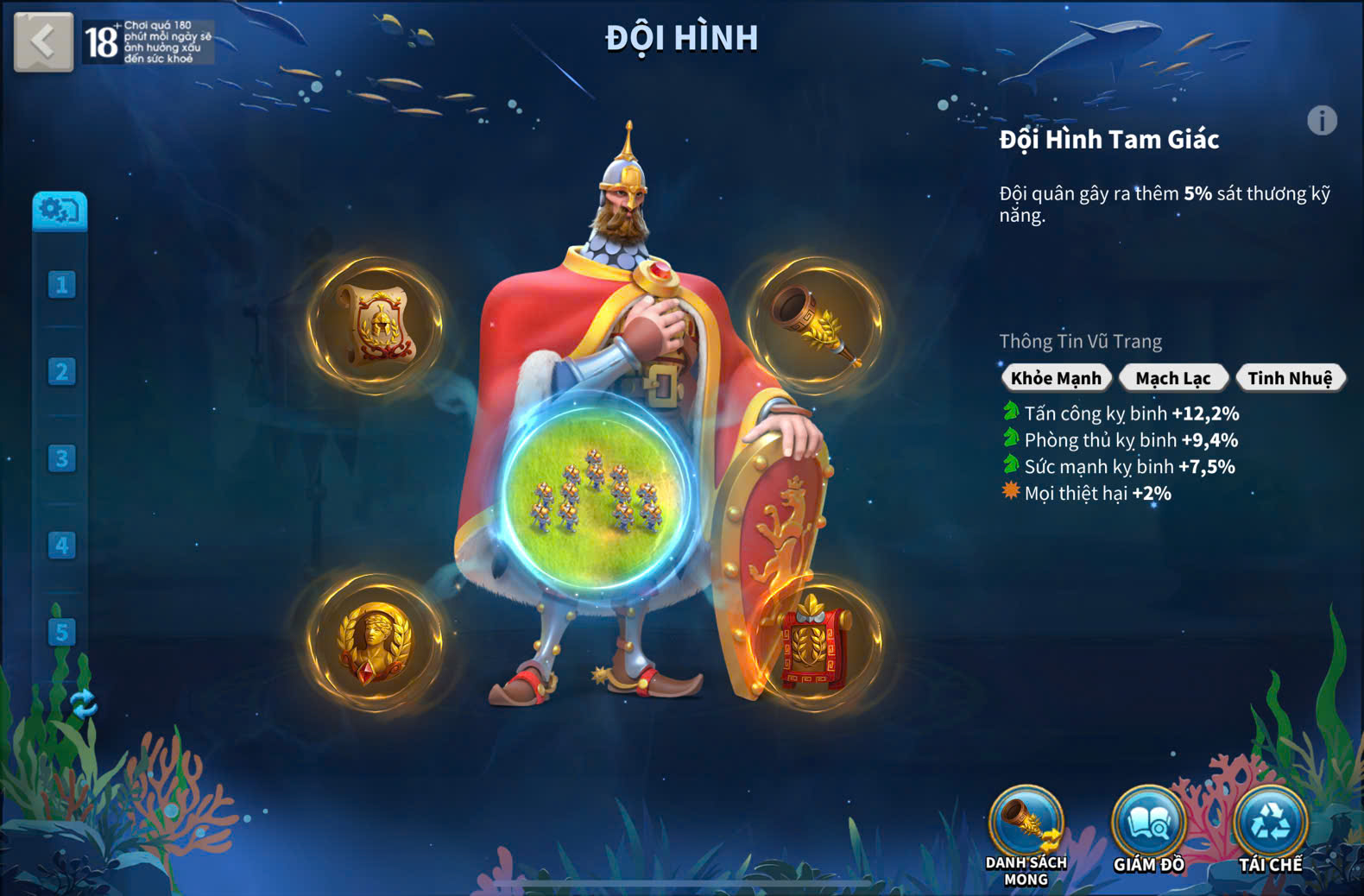Open the troop formation circle
Image resolution: width=1364 pixels, height=896 pixels.
(596, 494)
